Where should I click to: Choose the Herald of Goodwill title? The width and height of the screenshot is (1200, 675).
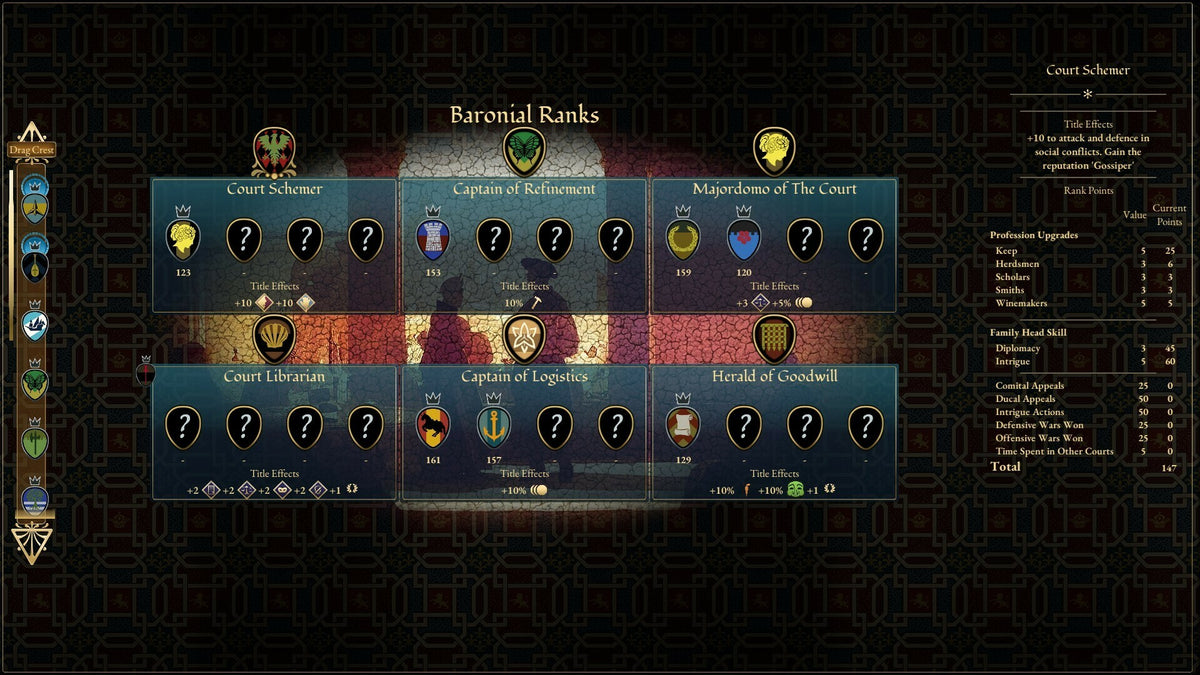(x=774, y=377)
